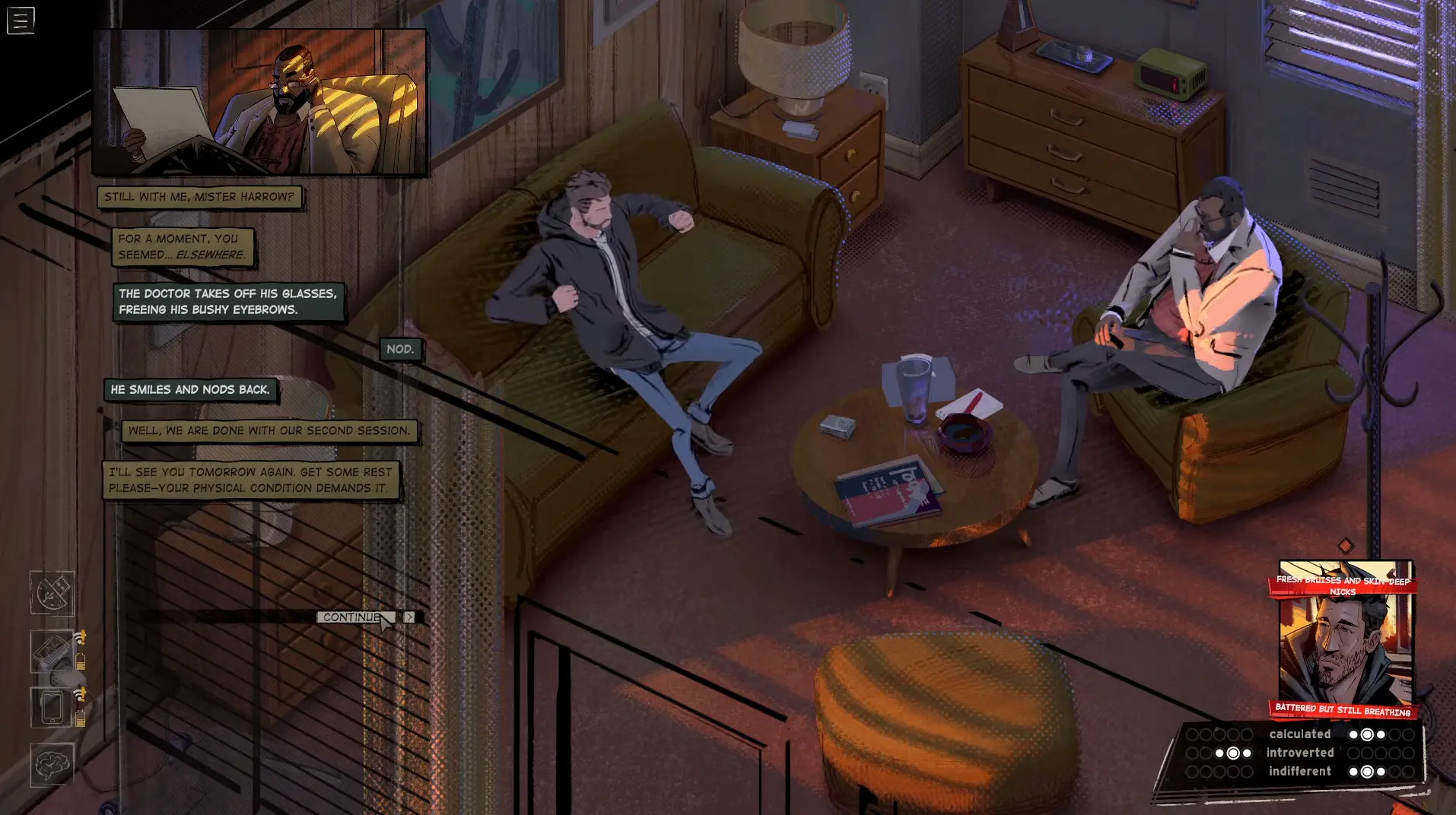Click the arrow next to Continue

(x=410, y=617)
